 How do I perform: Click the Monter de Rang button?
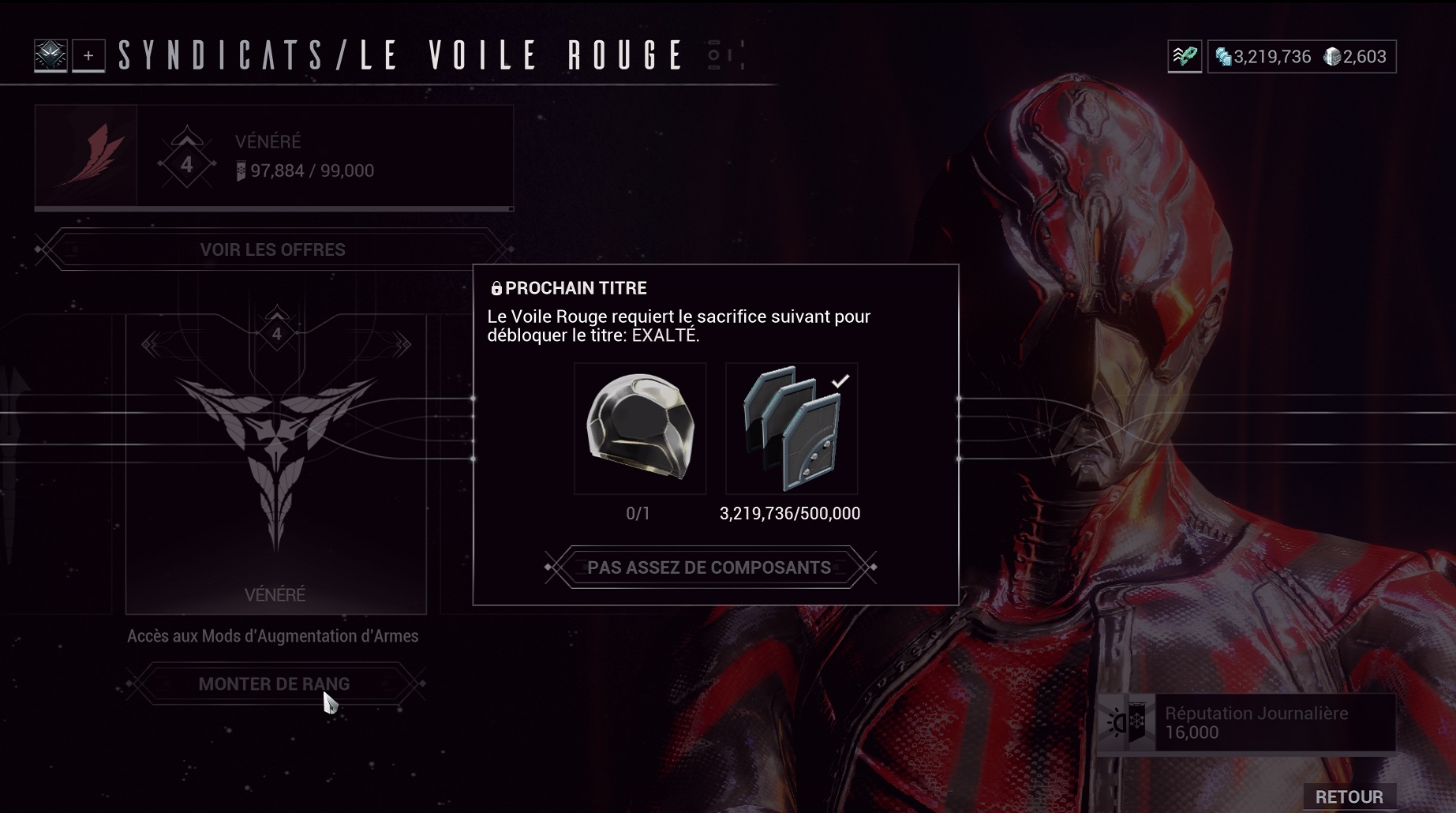[274, 684]
